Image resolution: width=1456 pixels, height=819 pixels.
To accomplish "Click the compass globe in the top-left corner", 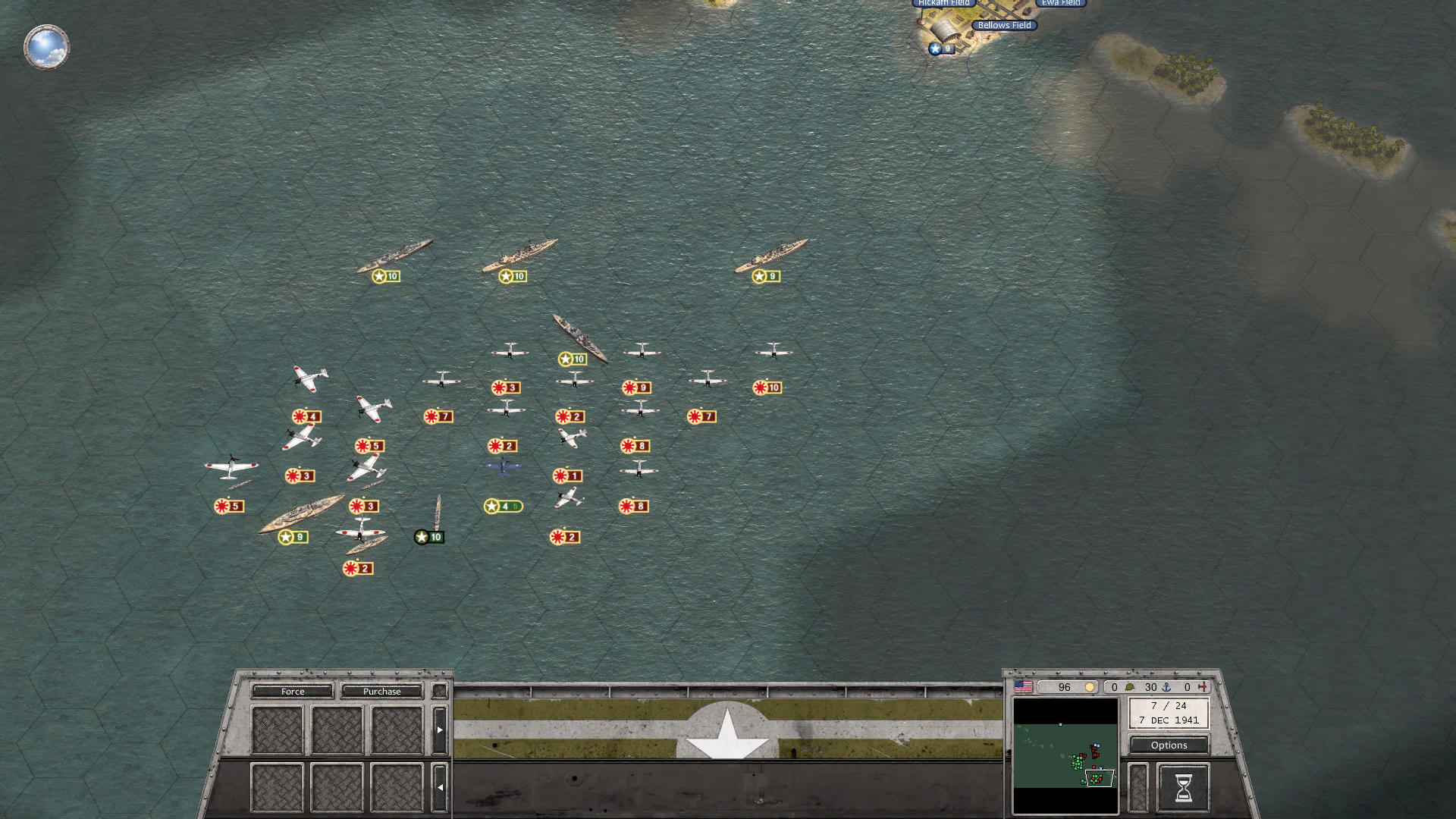I will [x=45, y=46].
